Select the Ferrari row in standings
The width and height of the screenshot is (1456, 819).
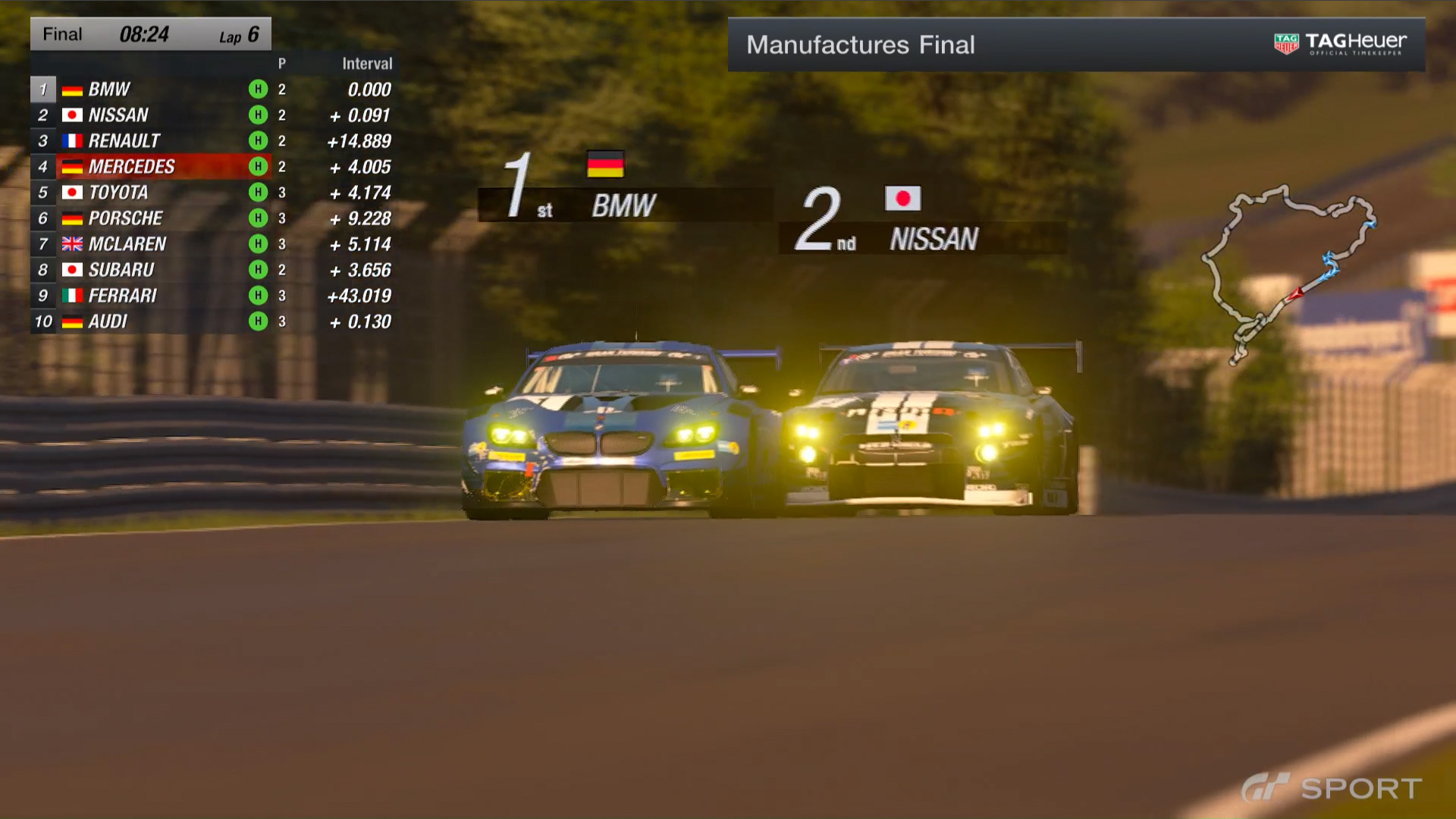(x=152, y=296)
